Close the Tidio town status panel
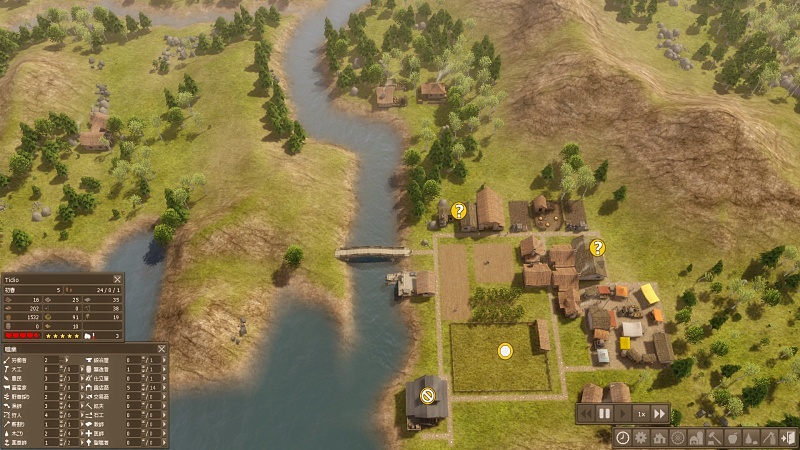This screenshot has width=800, height=450. click(117, 279)
